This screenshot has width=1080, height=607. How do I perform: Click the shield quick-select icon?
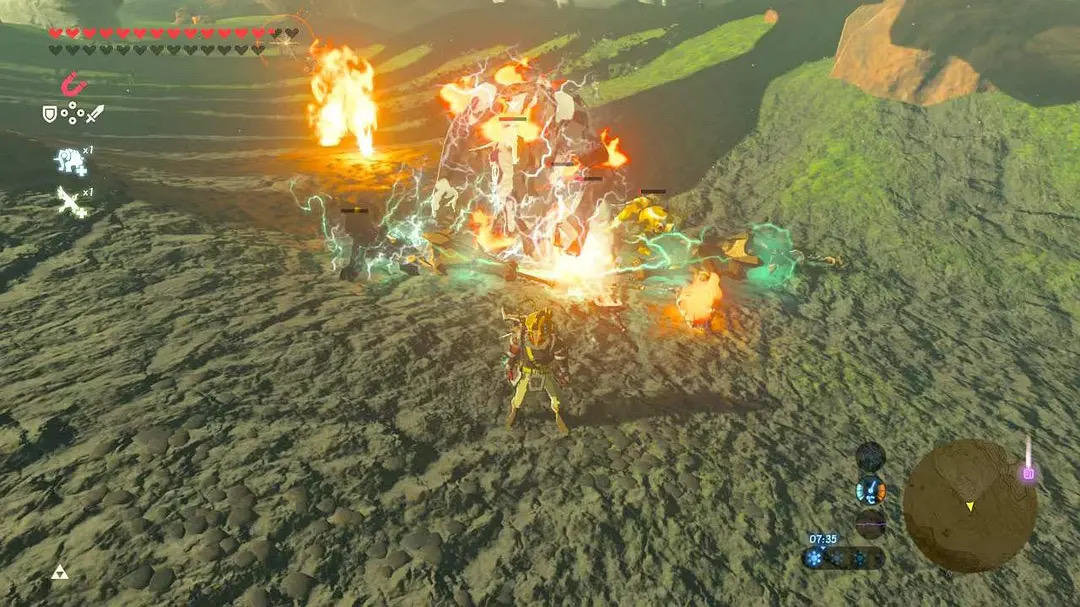tap(50, 114)
